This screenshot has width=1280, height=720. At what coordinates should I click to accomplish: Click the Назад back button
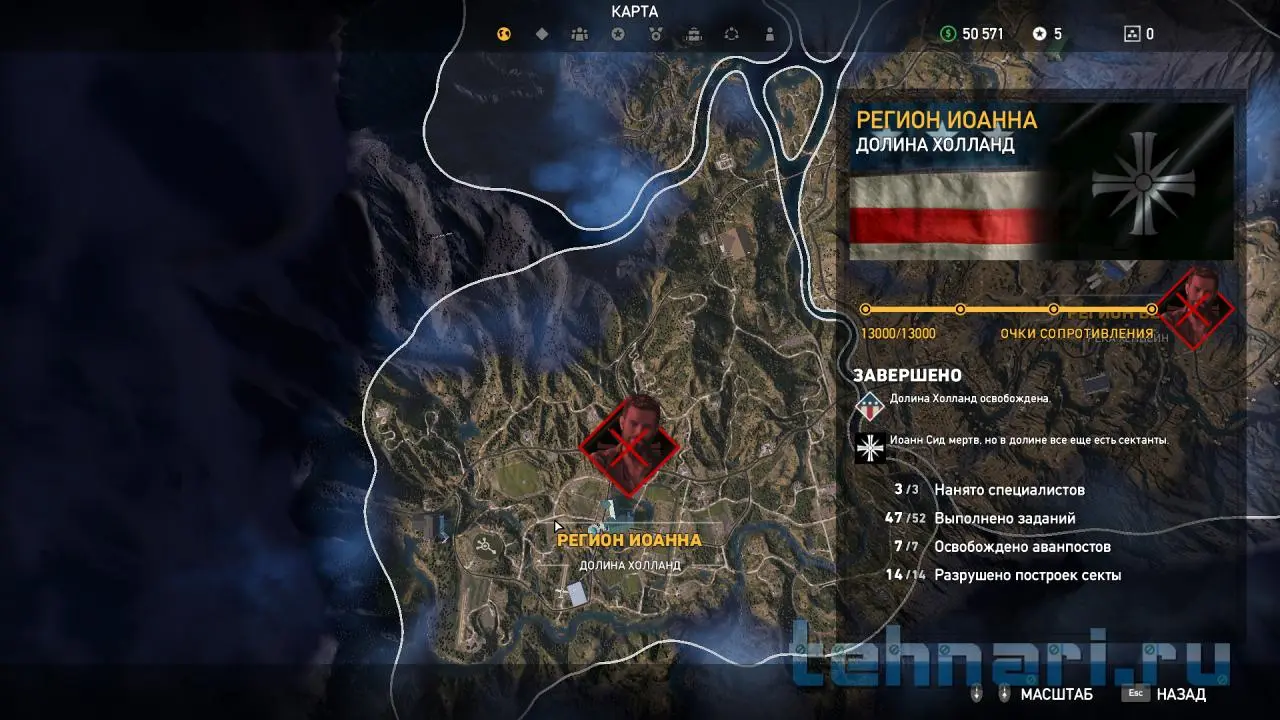click(x=1165, y=694)
